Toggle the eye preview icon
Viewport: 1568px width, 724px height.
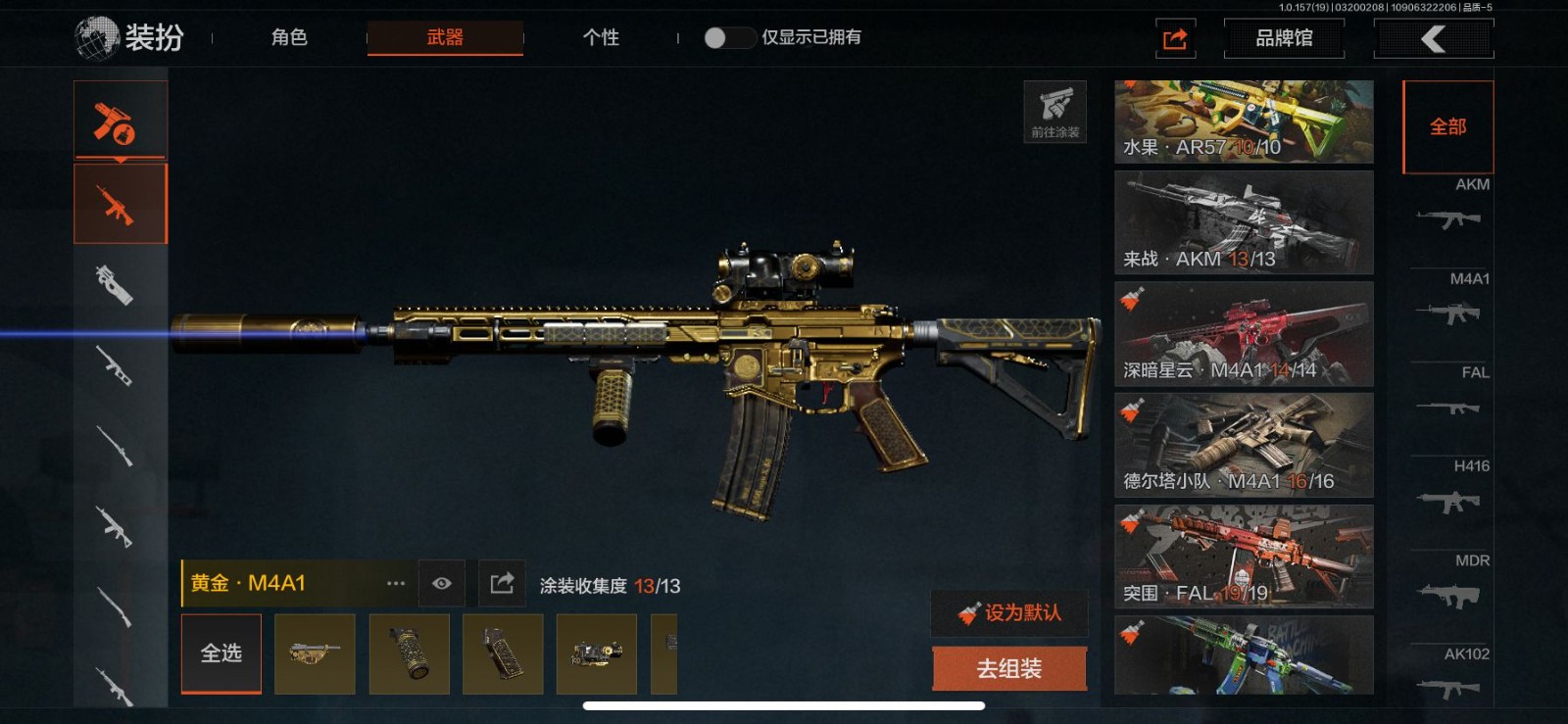point(442,584)
